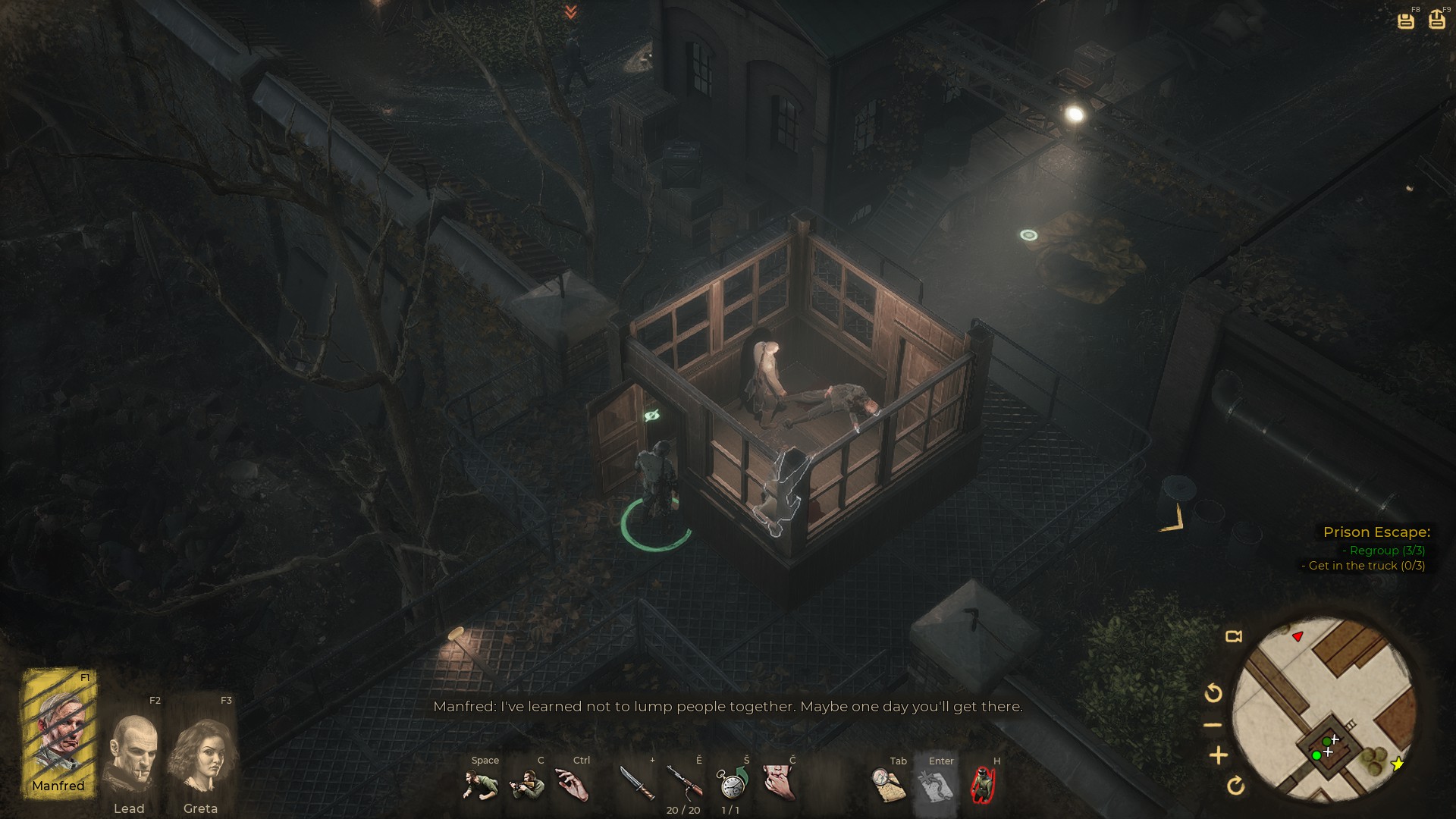Screen dimensions: 1456x819
Task: Toggle the crawl stance icon
Action: pos(481,784)
